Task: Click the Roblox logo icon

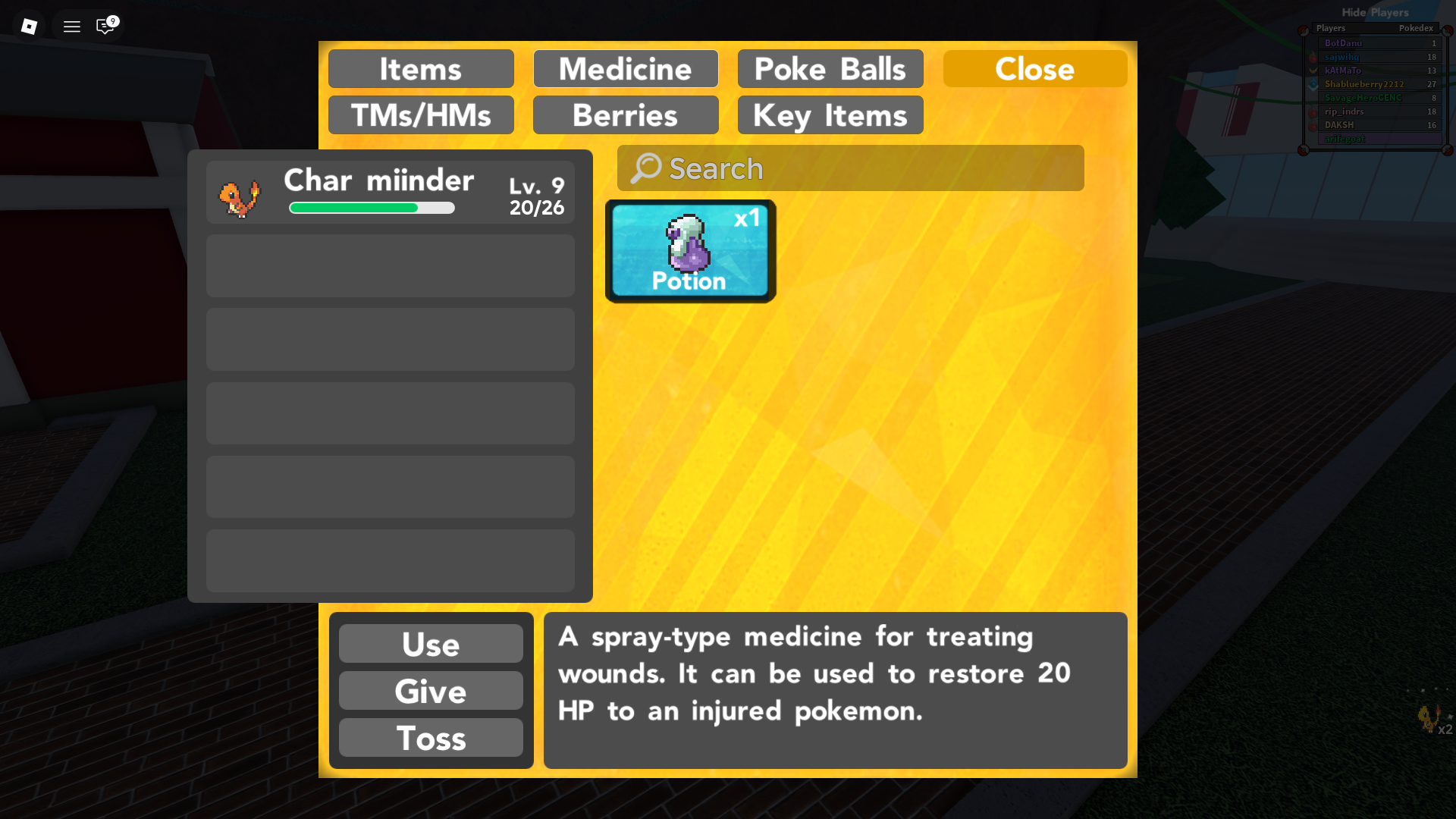Action: pos(29,26)
